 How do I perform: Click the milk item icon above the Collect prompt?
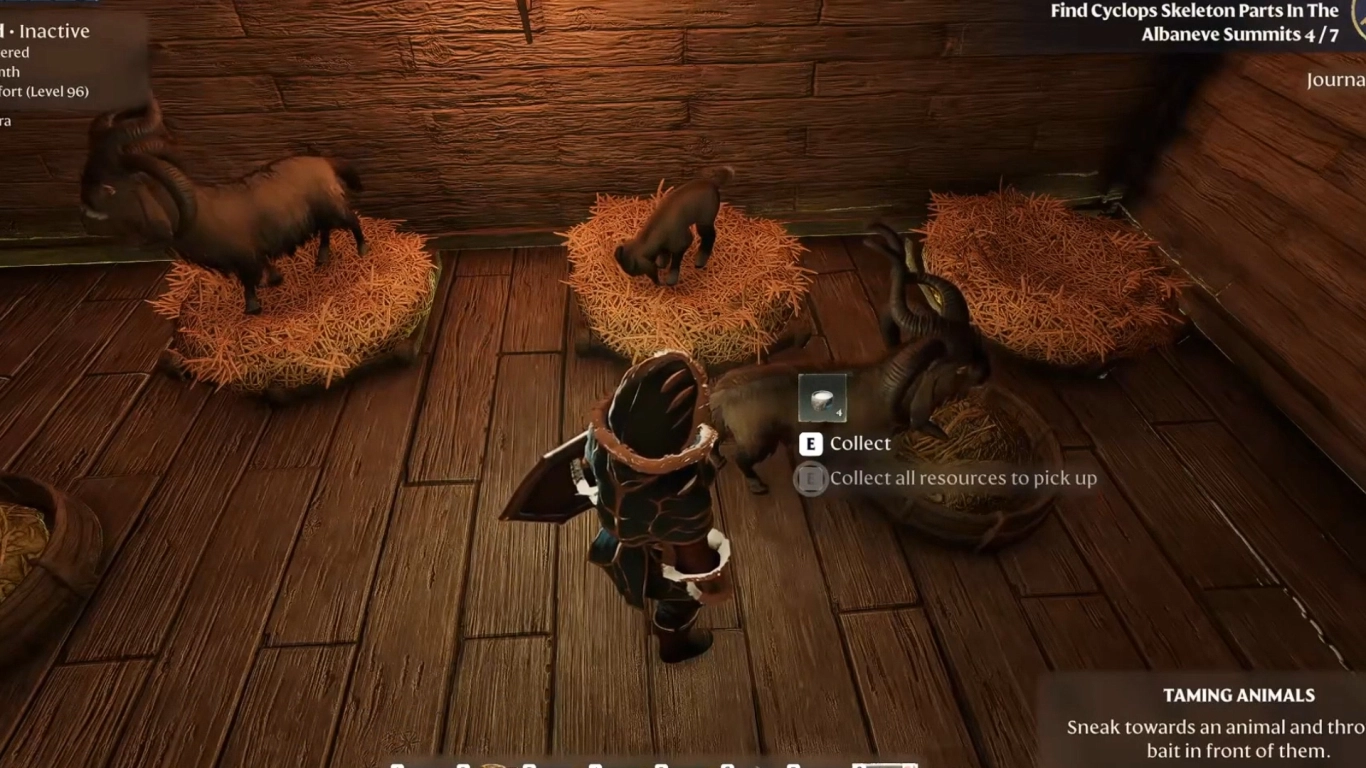(x=820, y=398)
